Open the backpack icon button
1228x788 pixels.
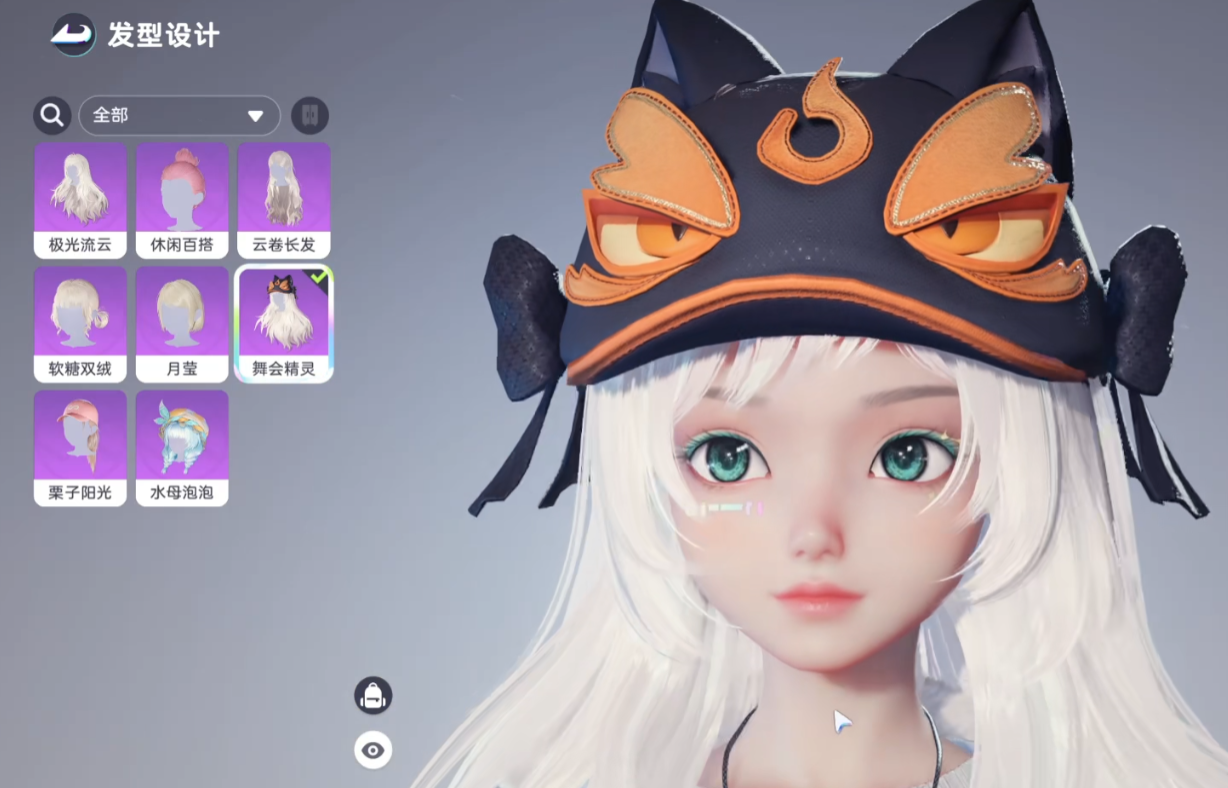pyautogui.click(x=373, y=695)
